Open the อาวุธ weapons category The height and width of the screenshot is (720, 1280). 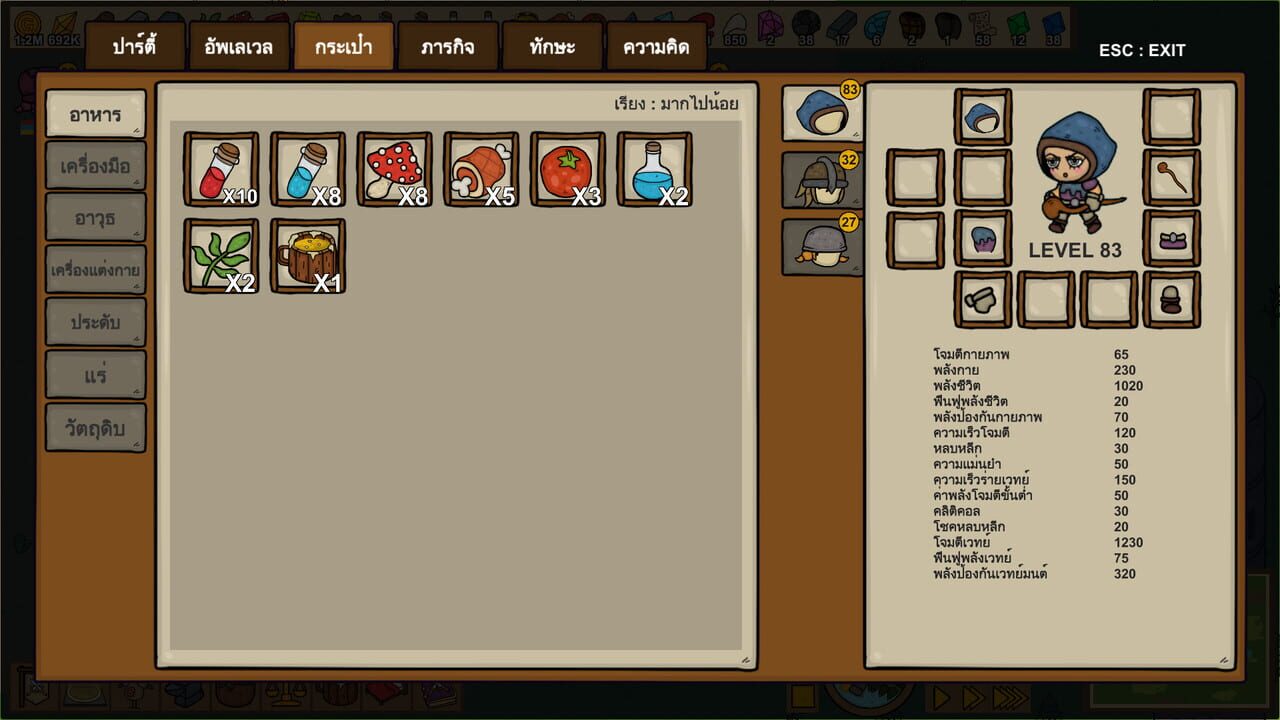pyautogui.click(x=95, y=218)
